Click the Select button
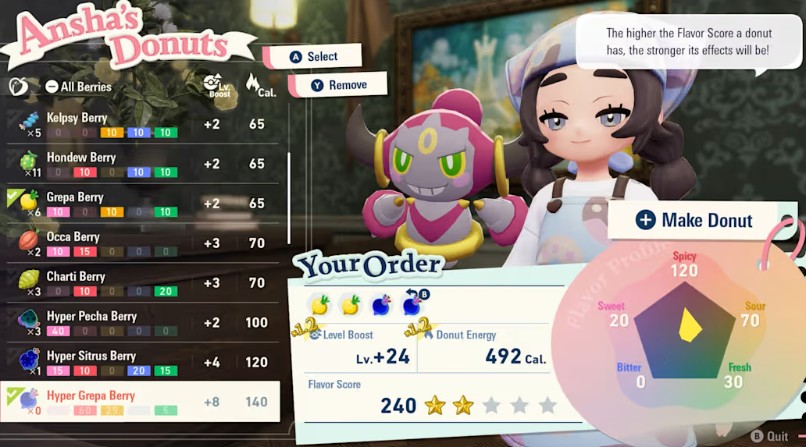806x447 pixels. [314, 57]
